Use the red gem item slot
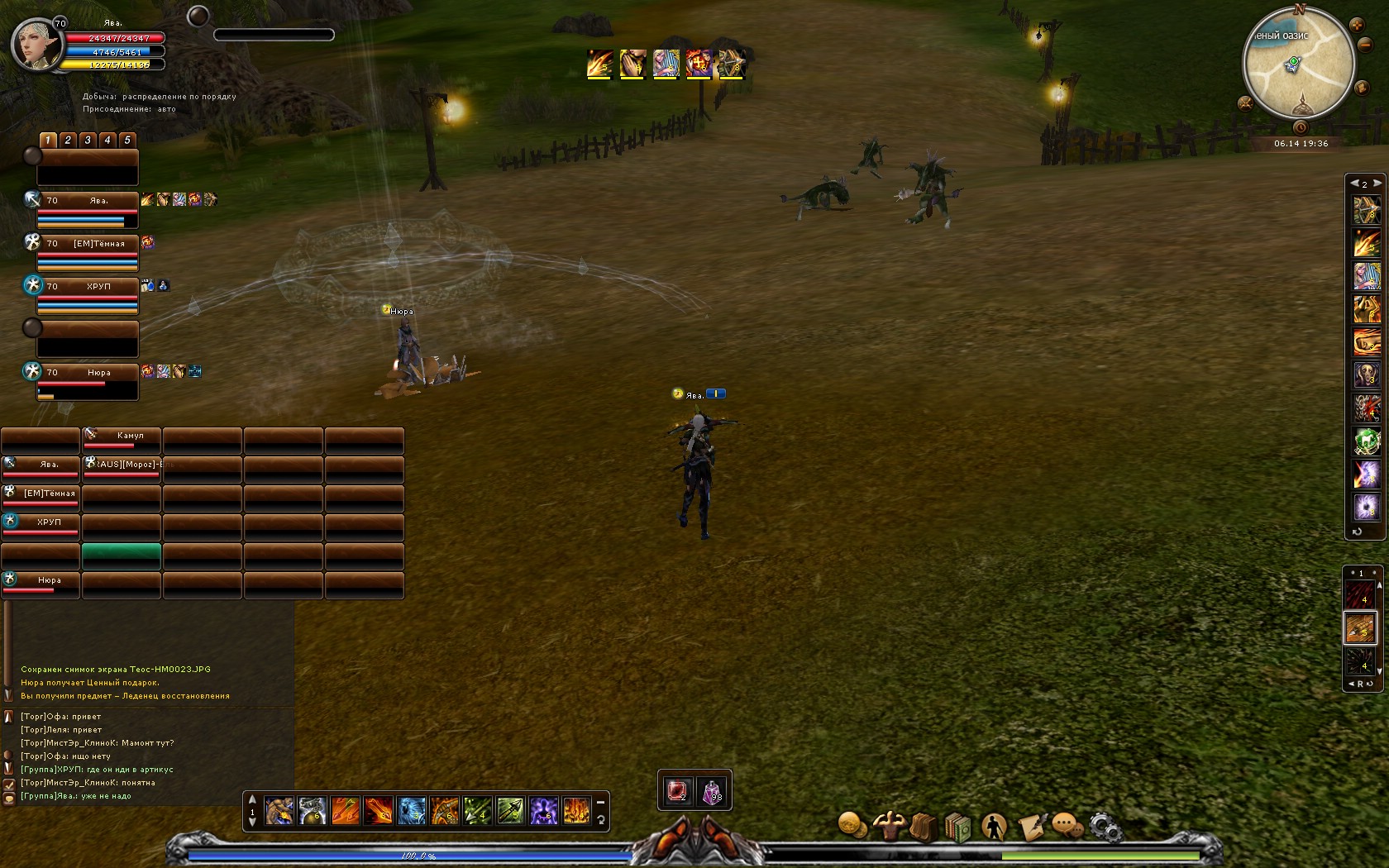1389x868 pixels. click(x=677, y=791)
